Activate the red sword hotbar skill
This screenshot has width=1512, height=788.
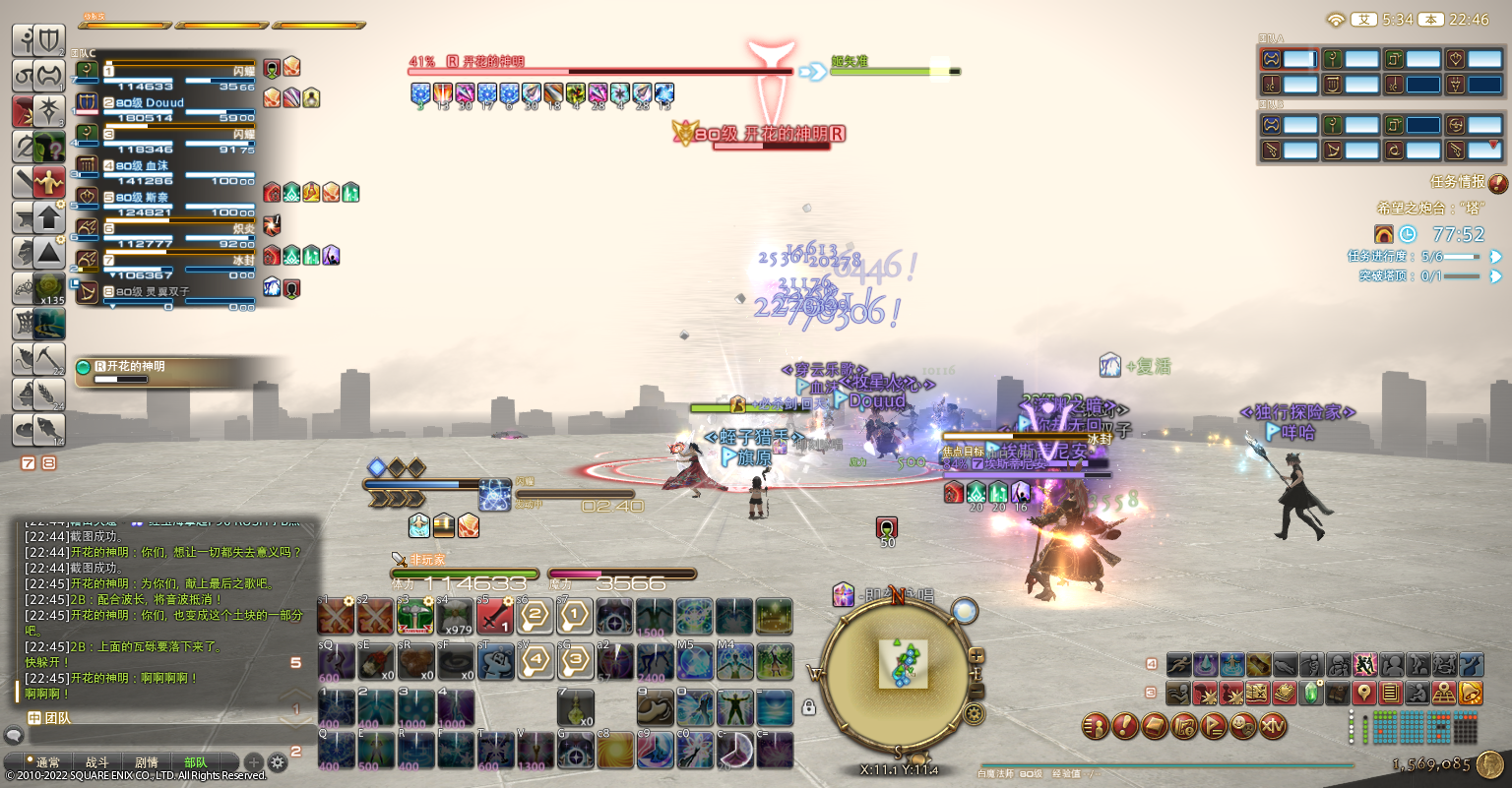coord(496,616)
